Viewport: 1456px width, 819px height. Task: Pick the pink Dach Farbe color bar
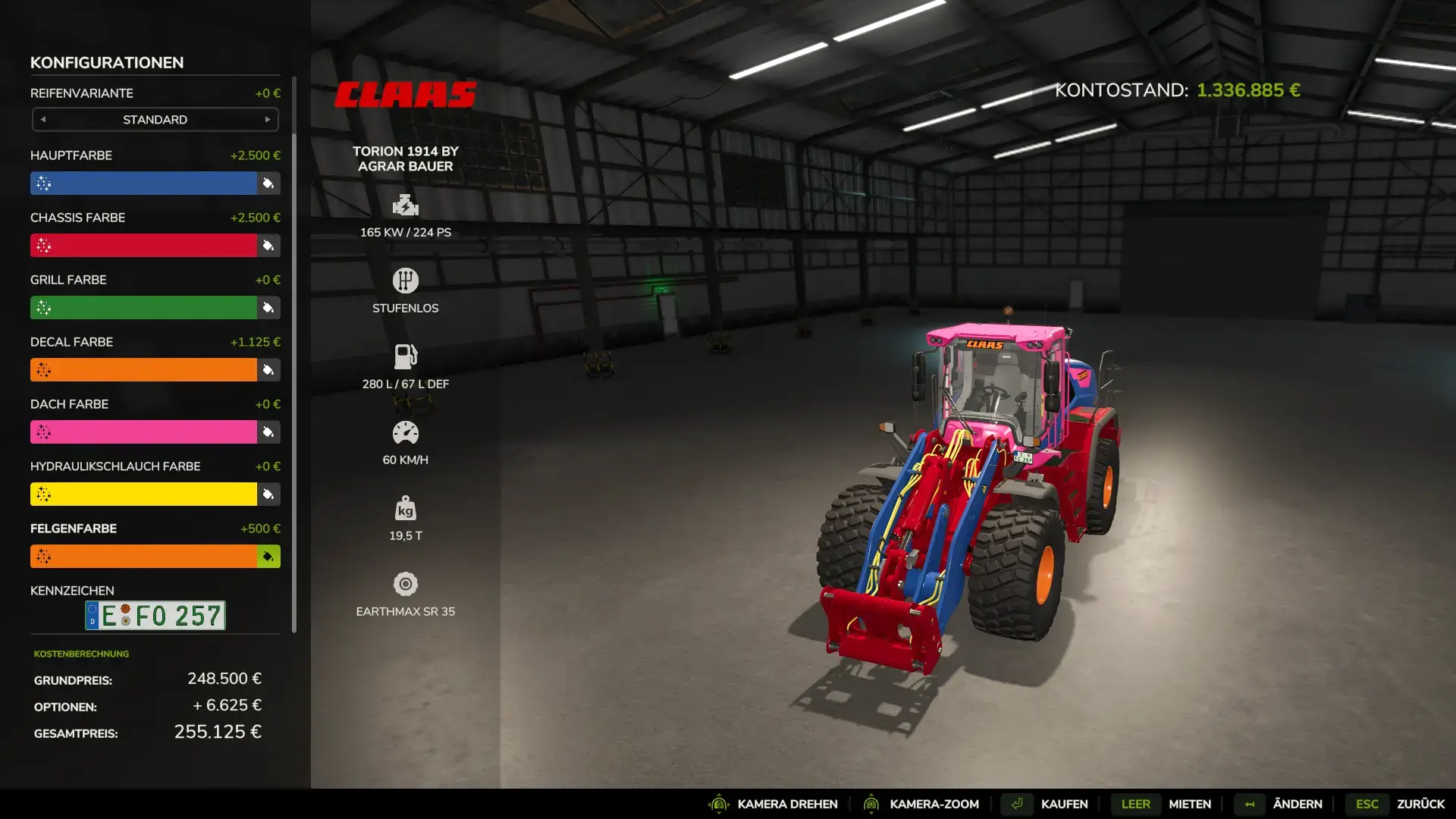144,432
